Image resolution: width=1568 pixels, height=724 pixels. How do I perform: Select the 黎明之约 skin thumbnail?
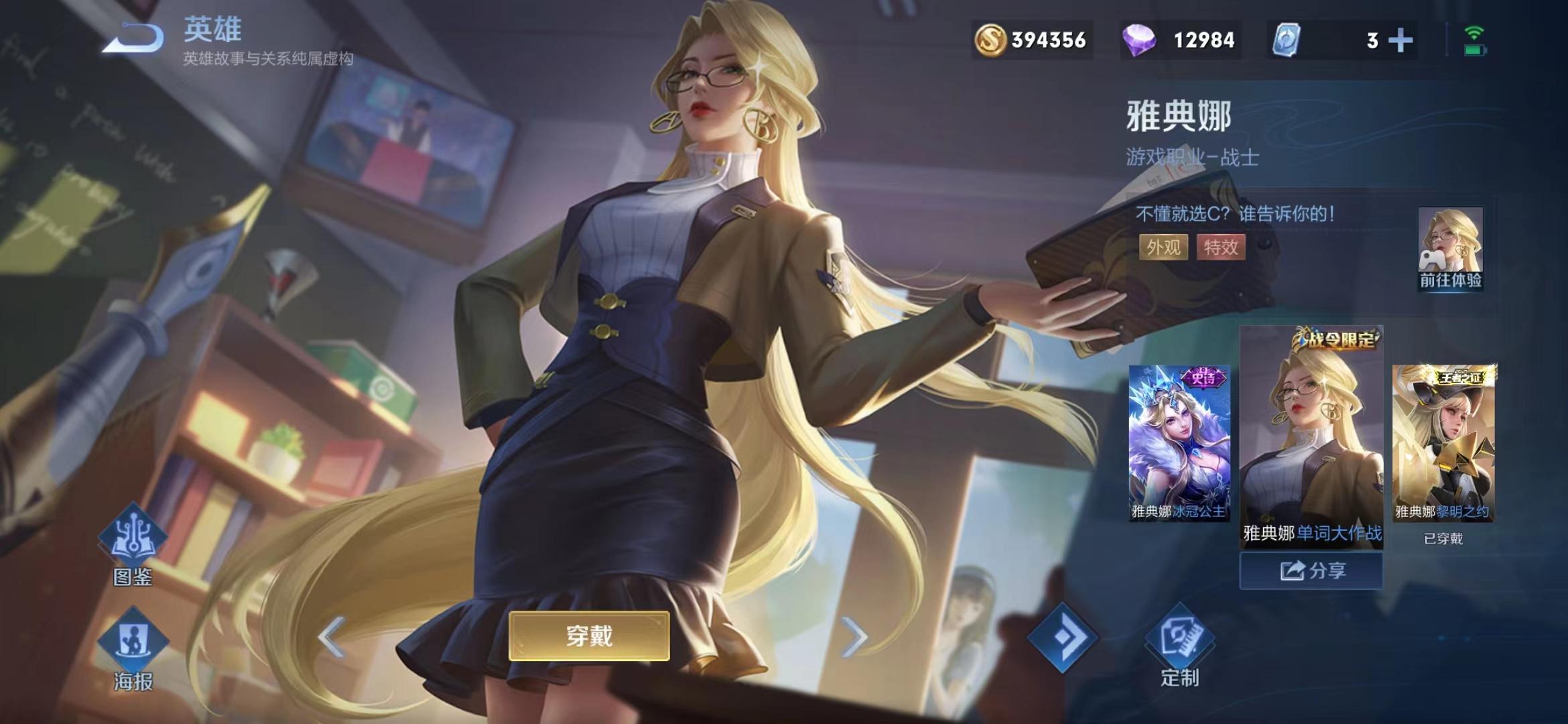click(1443, 442)
